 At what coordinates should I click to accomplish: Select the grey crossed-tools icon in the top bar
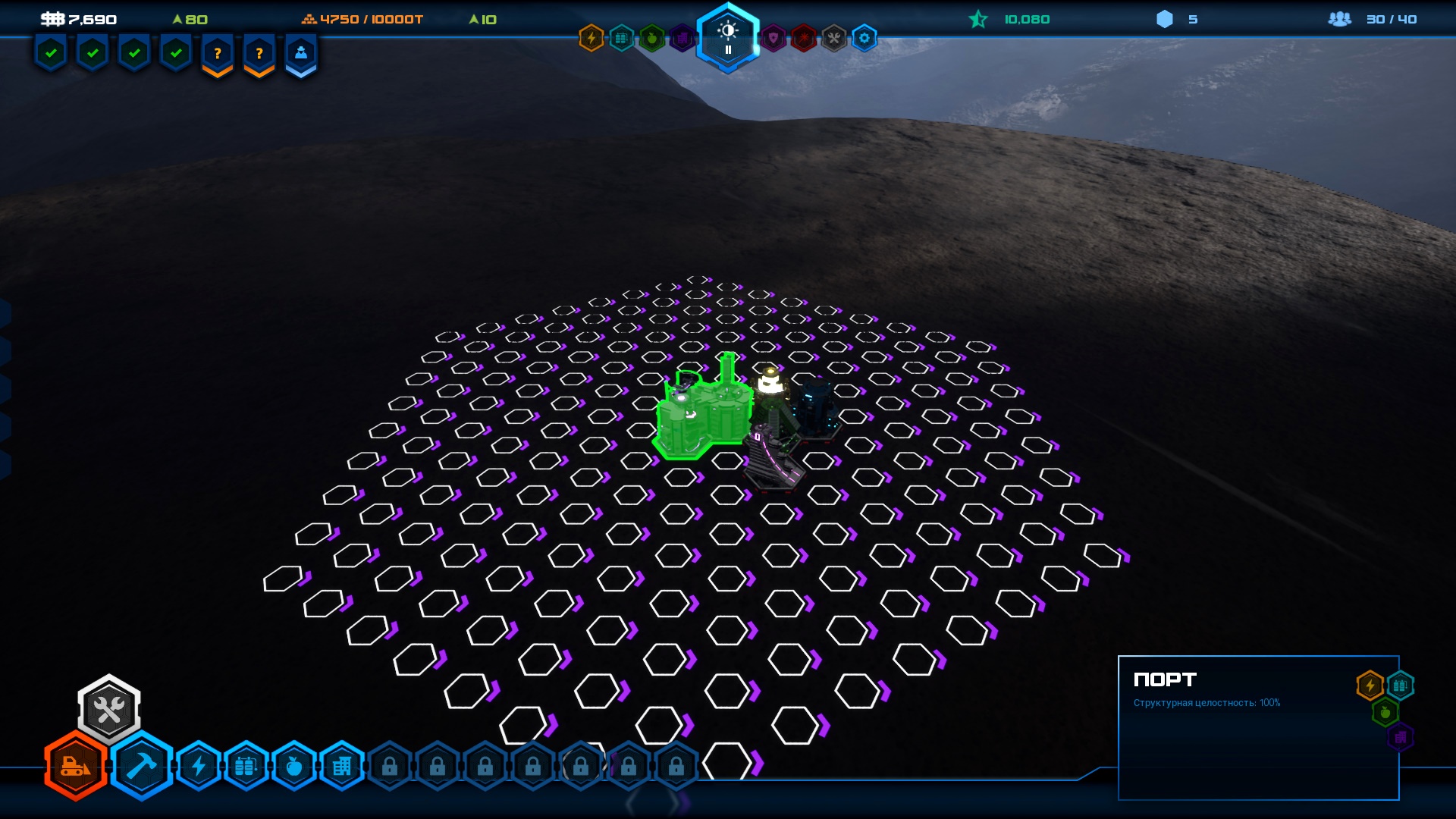click(834, 38)
